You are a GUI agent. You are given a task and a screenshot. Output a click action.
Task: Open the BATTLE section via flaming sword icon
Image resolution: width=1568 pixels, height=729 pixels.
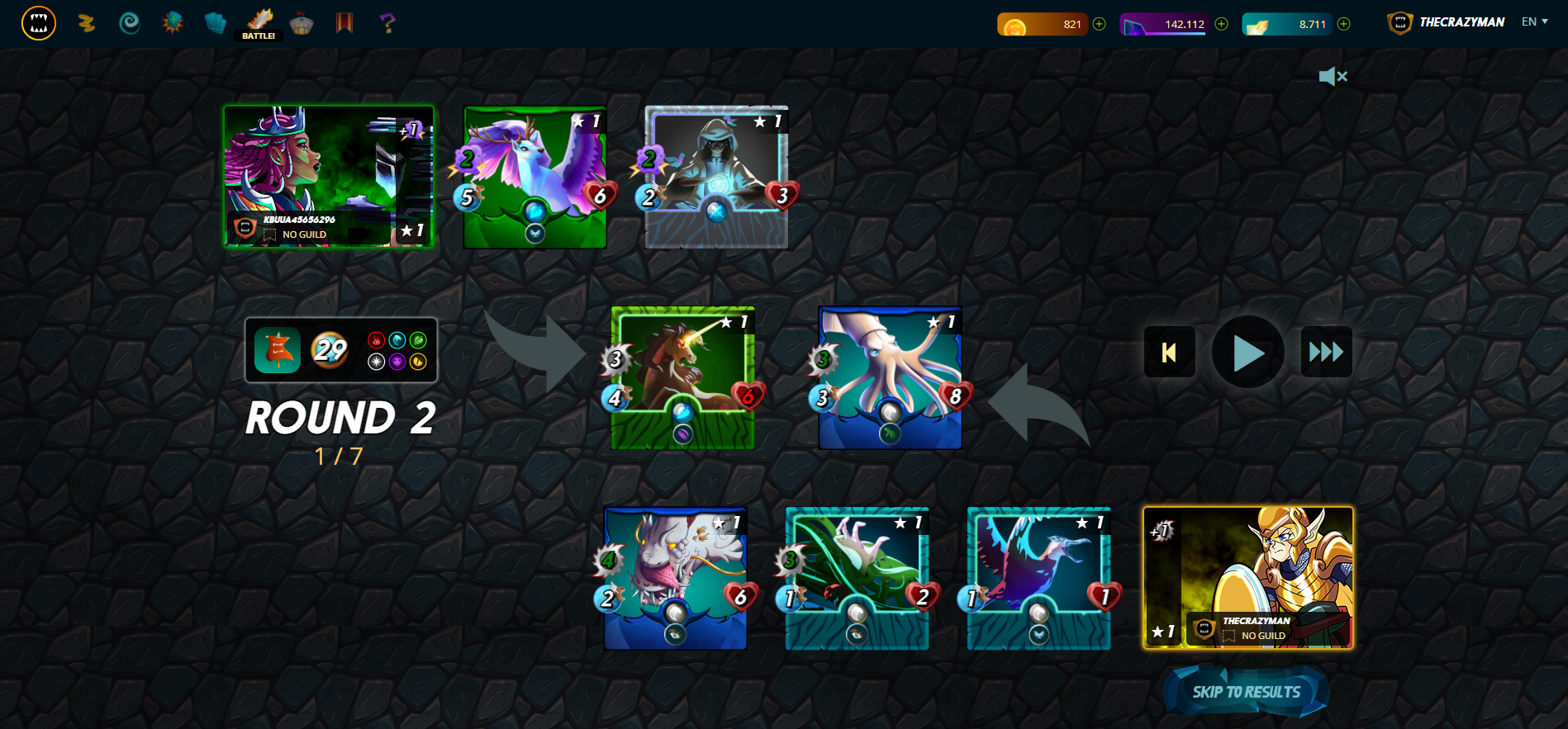click(x=259, y=21)
